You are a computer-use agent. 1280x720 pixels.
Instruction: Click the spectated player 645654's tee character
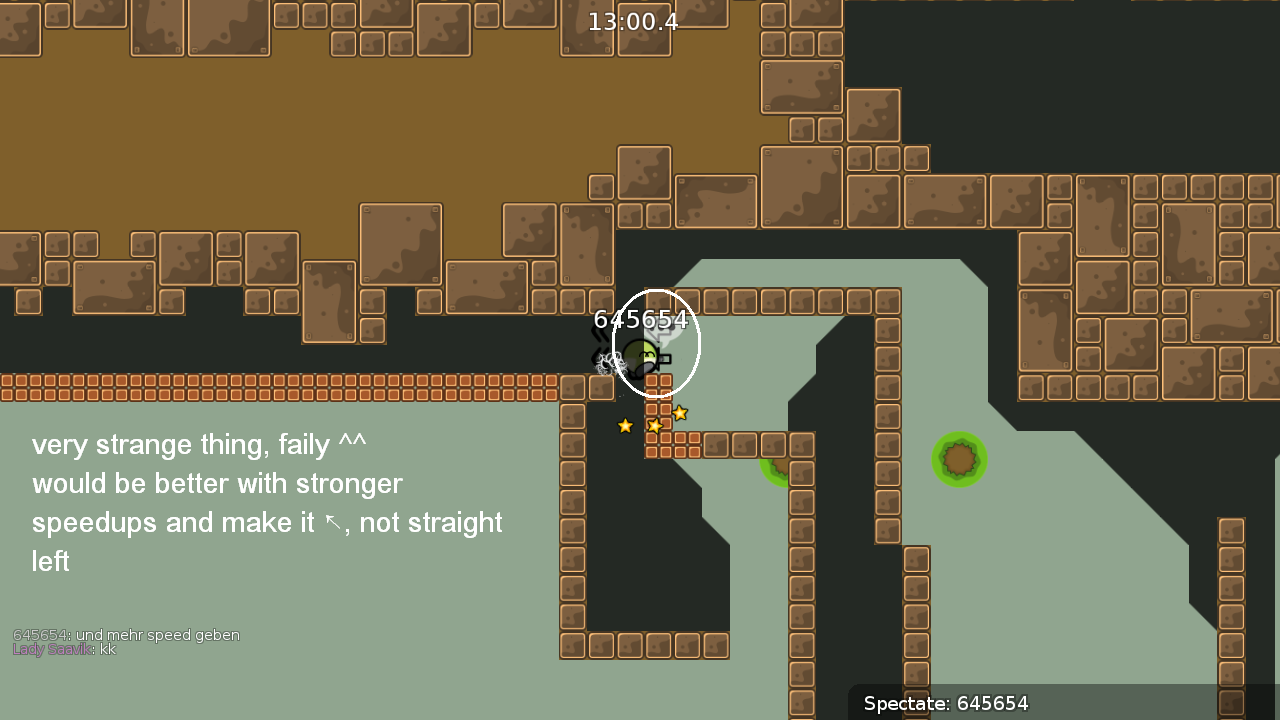641,355
